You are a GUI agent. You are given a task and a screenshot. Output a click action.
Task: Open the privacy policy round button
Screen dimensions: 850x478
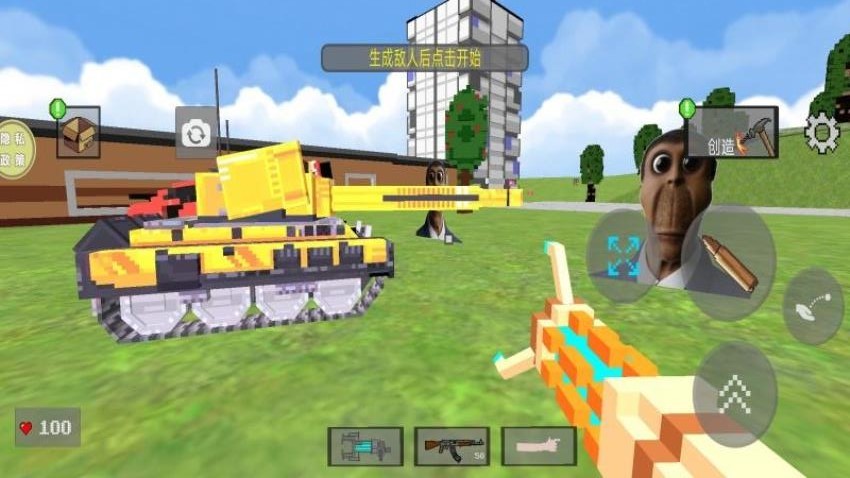12,150
